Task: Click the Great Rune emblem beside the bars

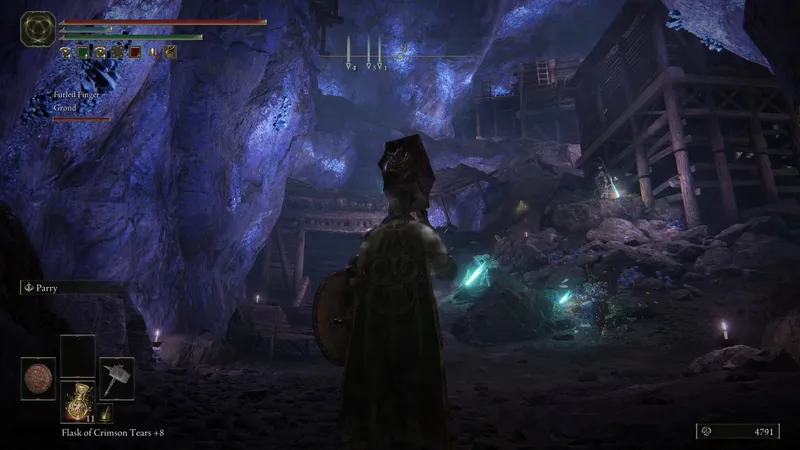Action: click(x=38, y=28)
